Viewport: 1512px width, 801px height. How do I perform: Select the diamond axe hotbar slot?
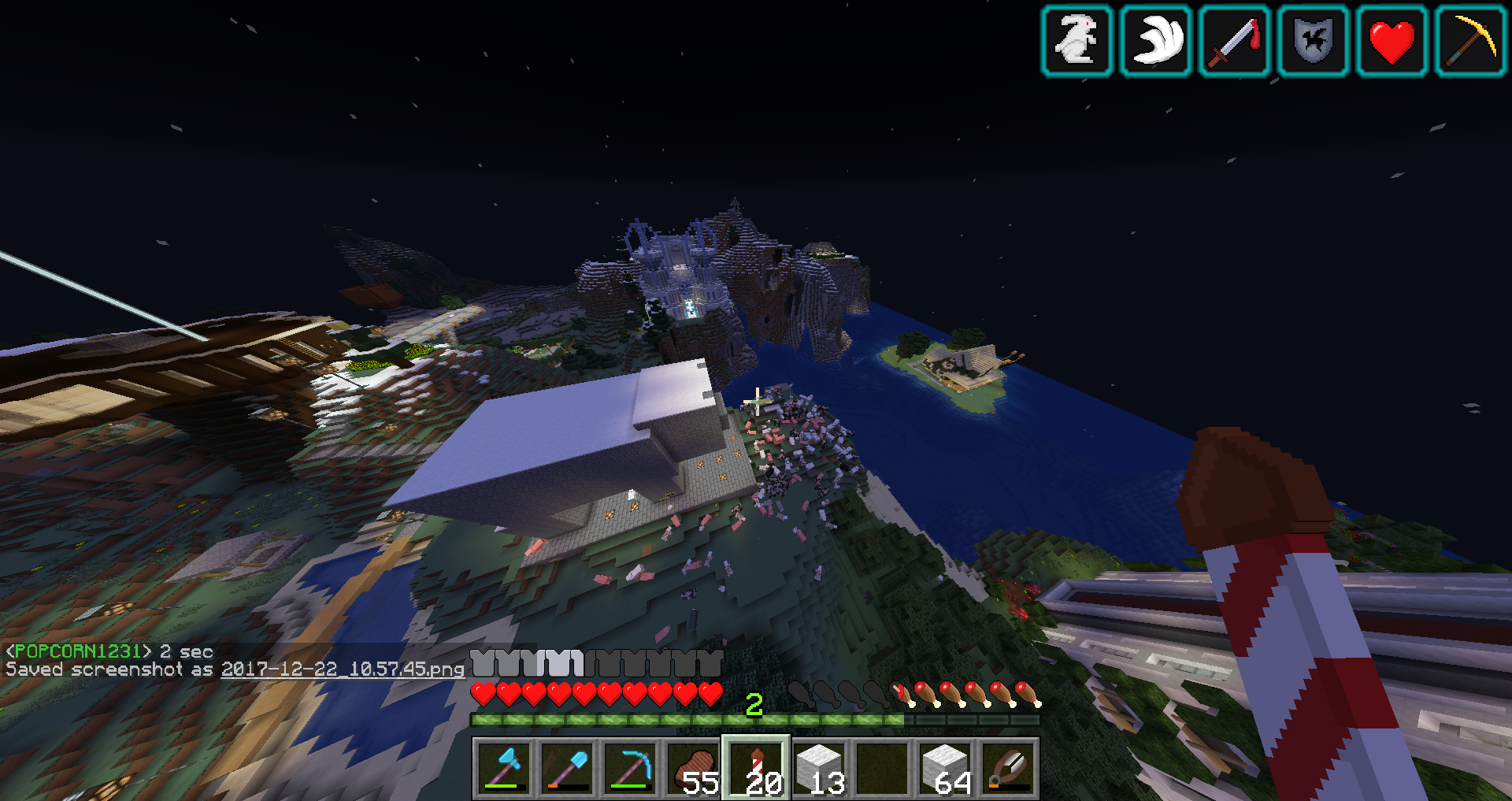pyautogui.click(x=504, y=769)
